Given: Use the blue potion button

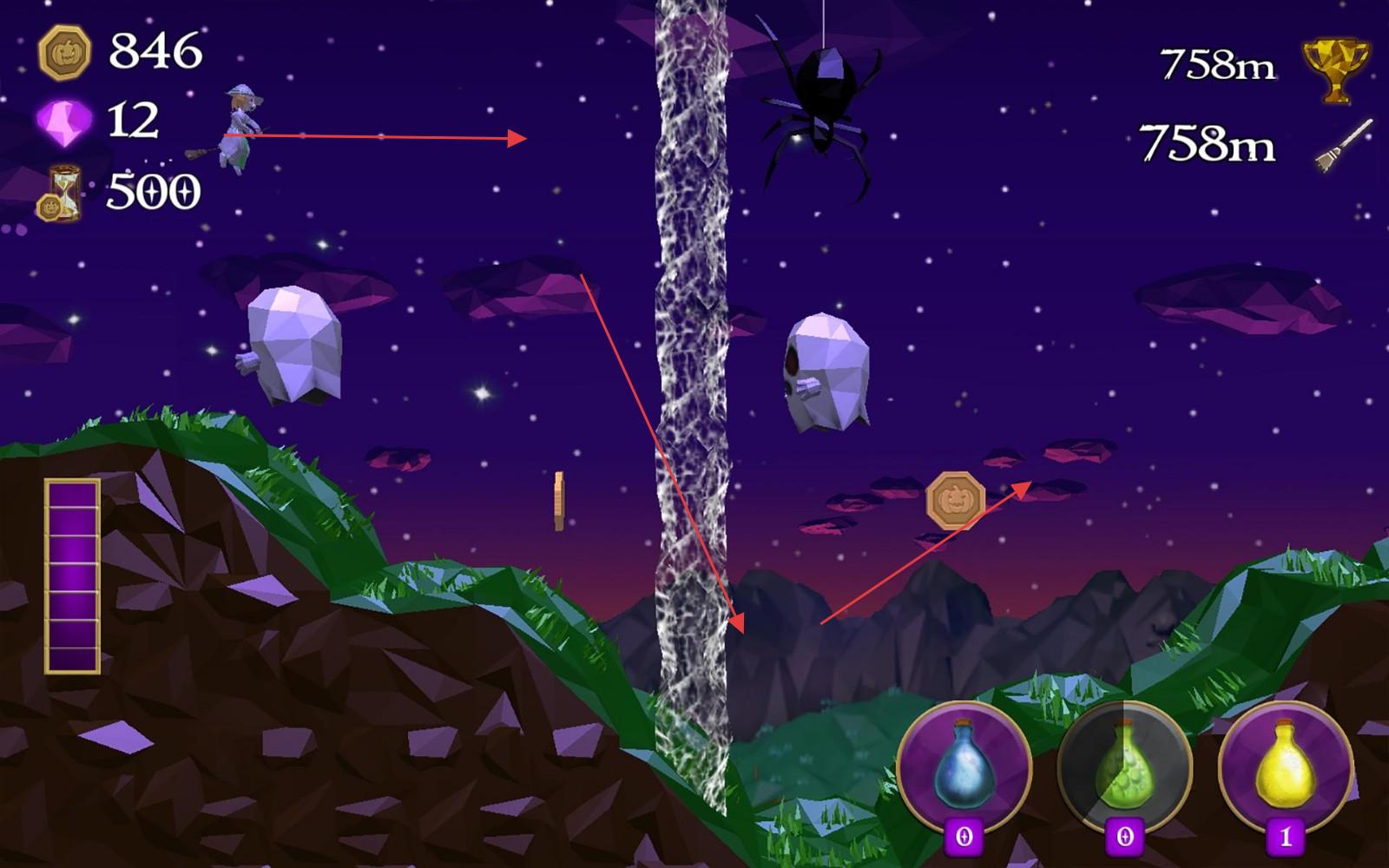Looking at the screenshot, I should (964, 767).
